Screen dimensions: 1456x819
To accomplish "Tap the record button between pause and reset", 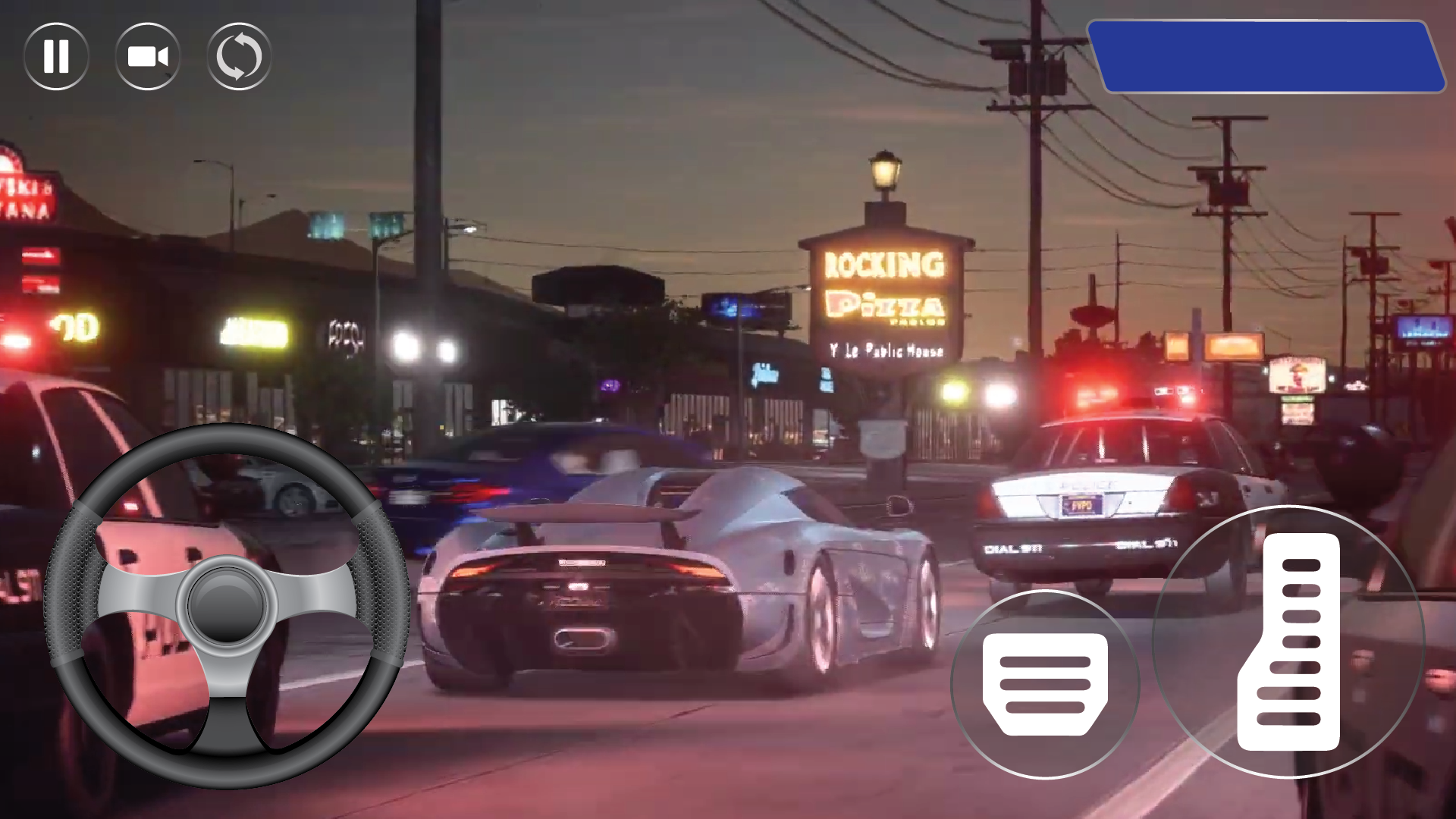I will point(148,57).
